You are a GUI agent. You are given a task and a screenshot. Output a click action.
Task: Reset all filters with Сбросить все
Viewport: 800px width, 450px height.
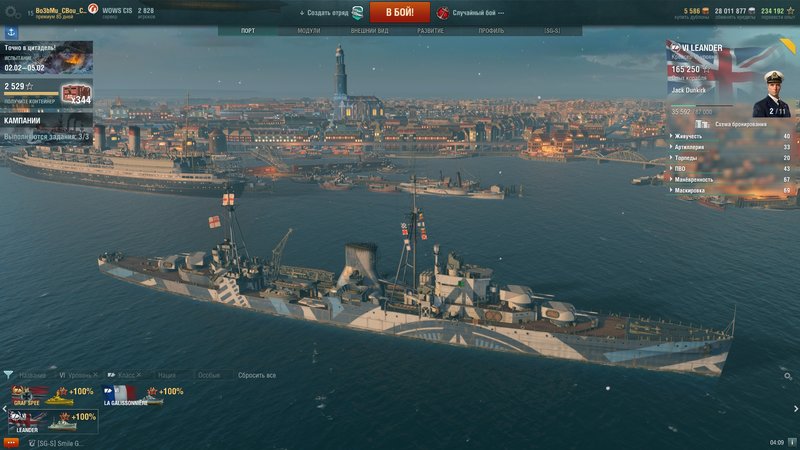(x=256, y=375)
